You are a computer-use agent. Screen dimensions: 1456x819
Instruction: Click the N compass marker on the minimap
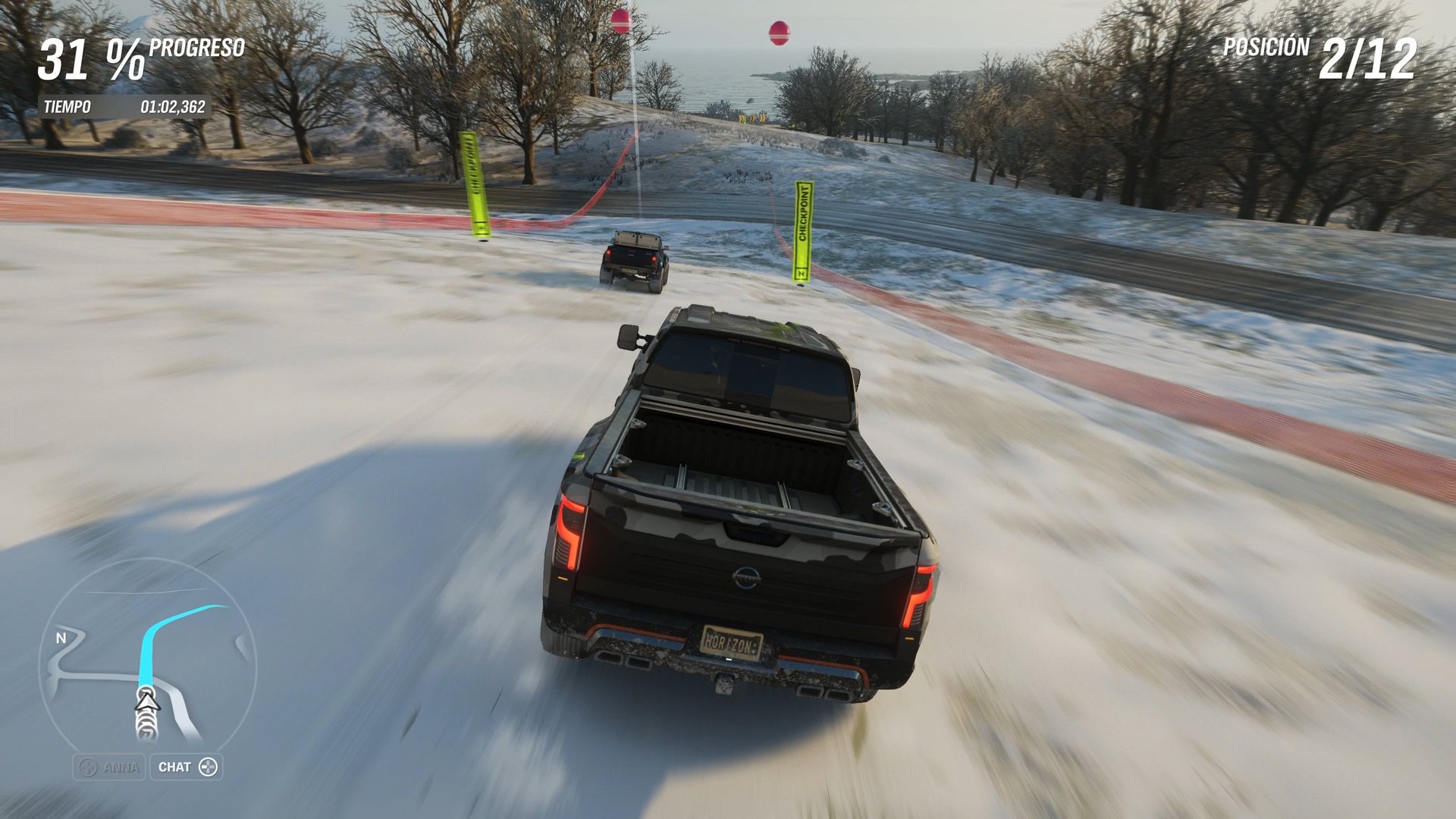61,639
